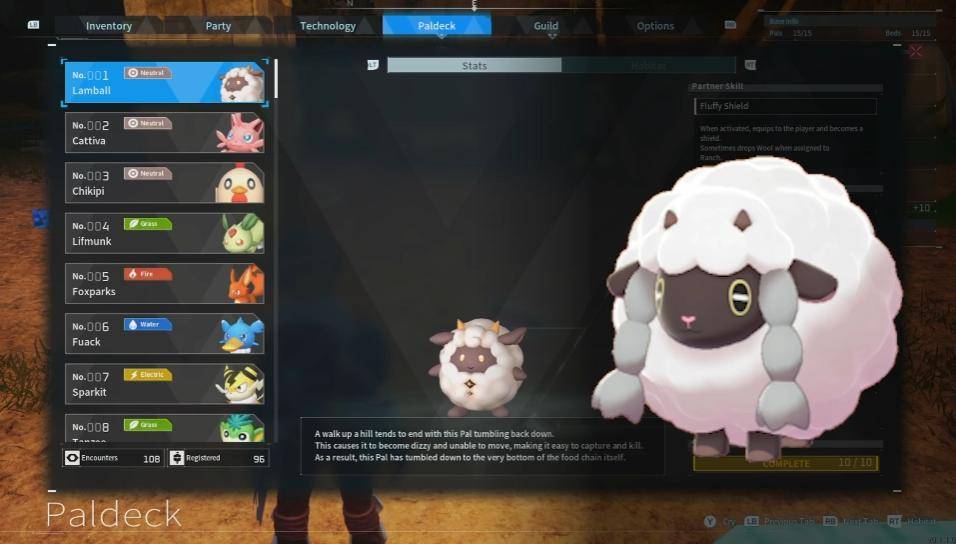Viewport: 956px width, 544px height.
Task: Switch to the Habitat sub-tab
Action: tap(648, 66)
